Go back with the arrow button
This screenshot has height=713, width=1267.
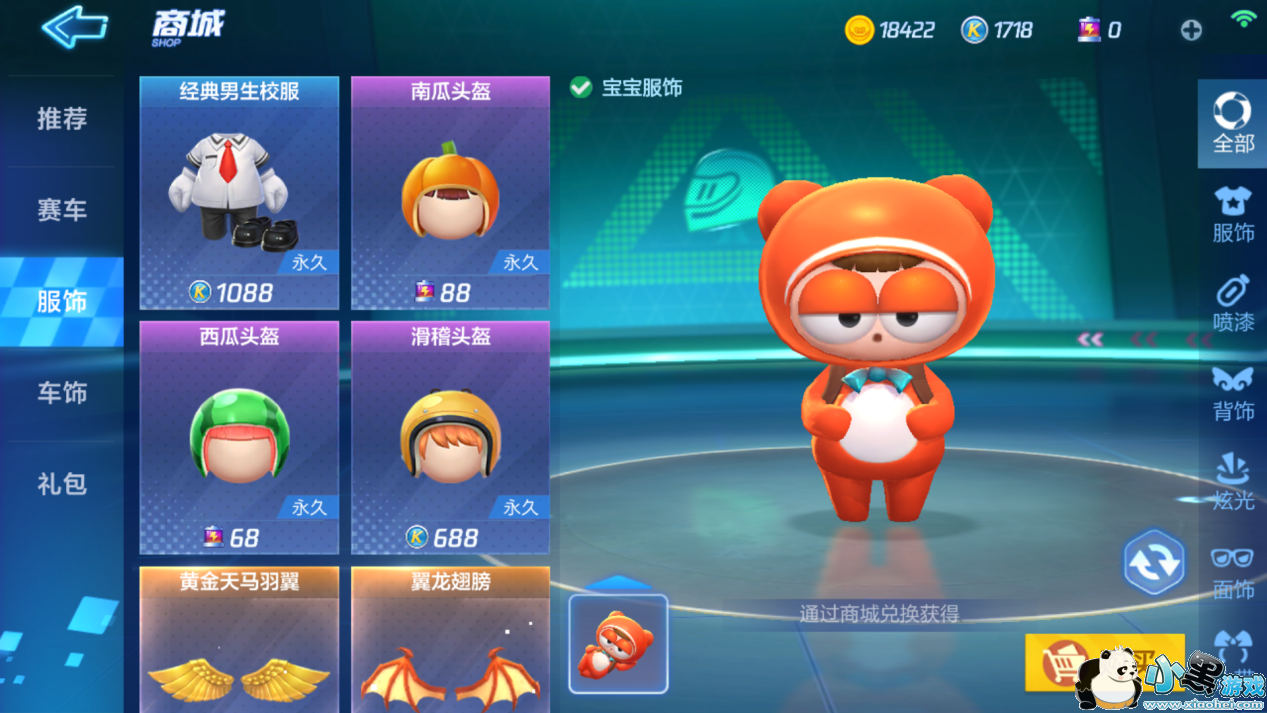[75, 27]
